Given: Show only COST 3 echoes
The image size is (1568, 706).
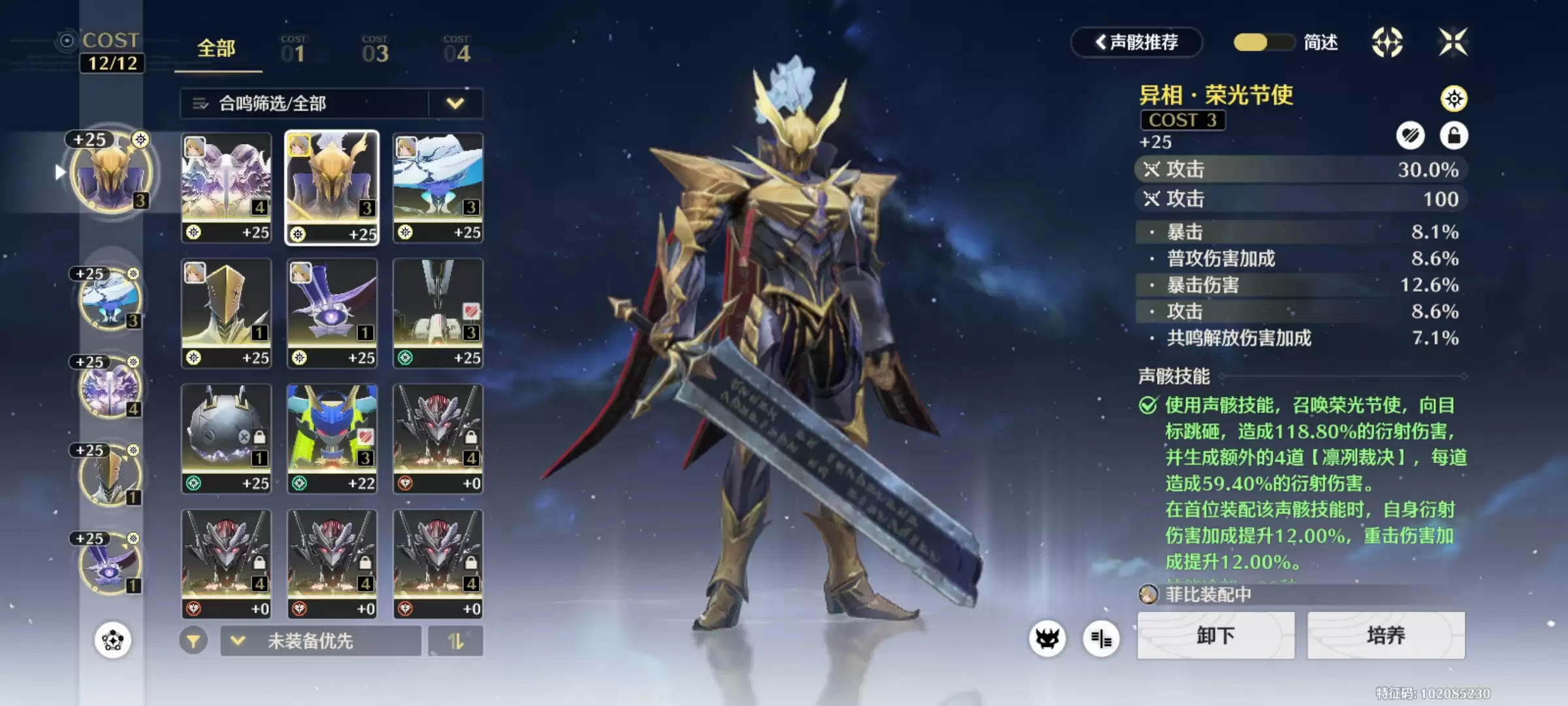Looking at the screenshot, I should click(x=375, y=50).
